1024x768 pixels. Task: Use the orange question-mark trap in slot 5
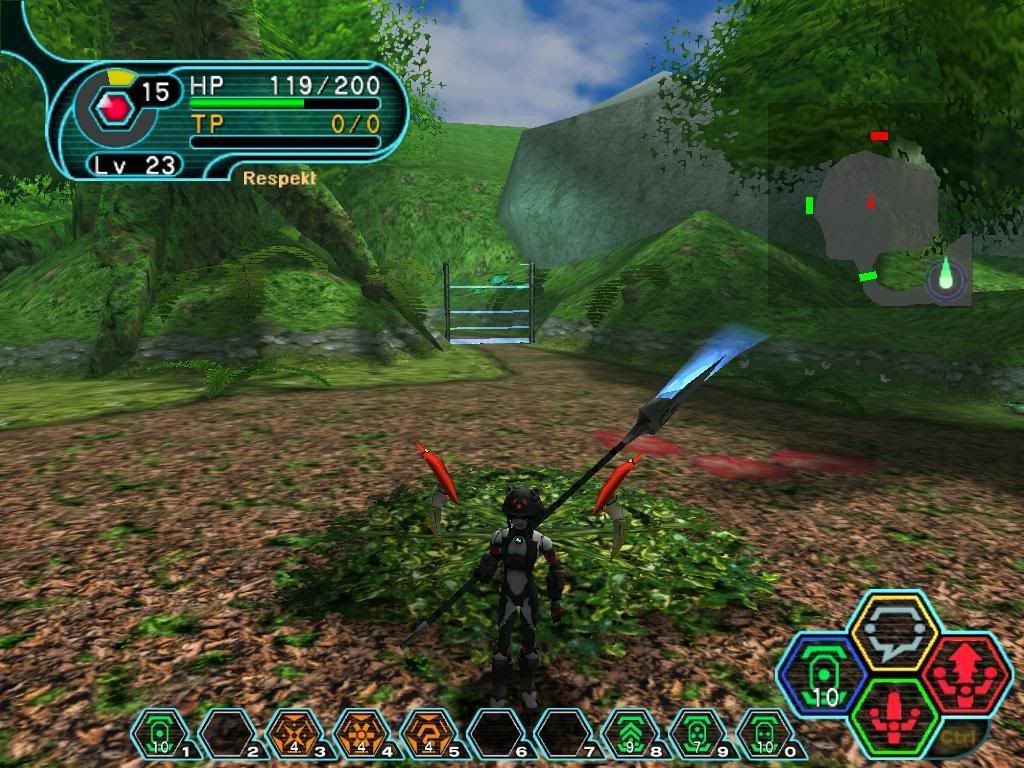click(x=428, y=735)
